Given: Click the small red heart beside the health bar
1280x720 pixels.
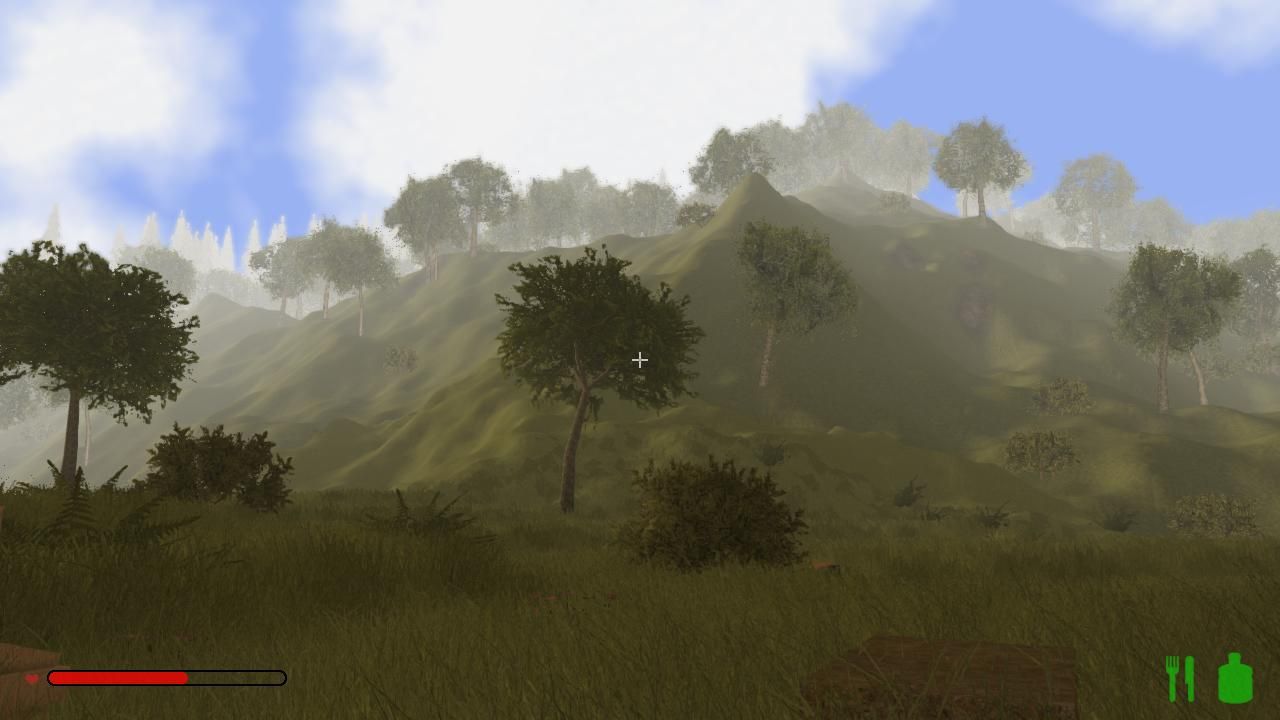Looking at the screenshot, I should pyautogui.click(x=32, y=678).
